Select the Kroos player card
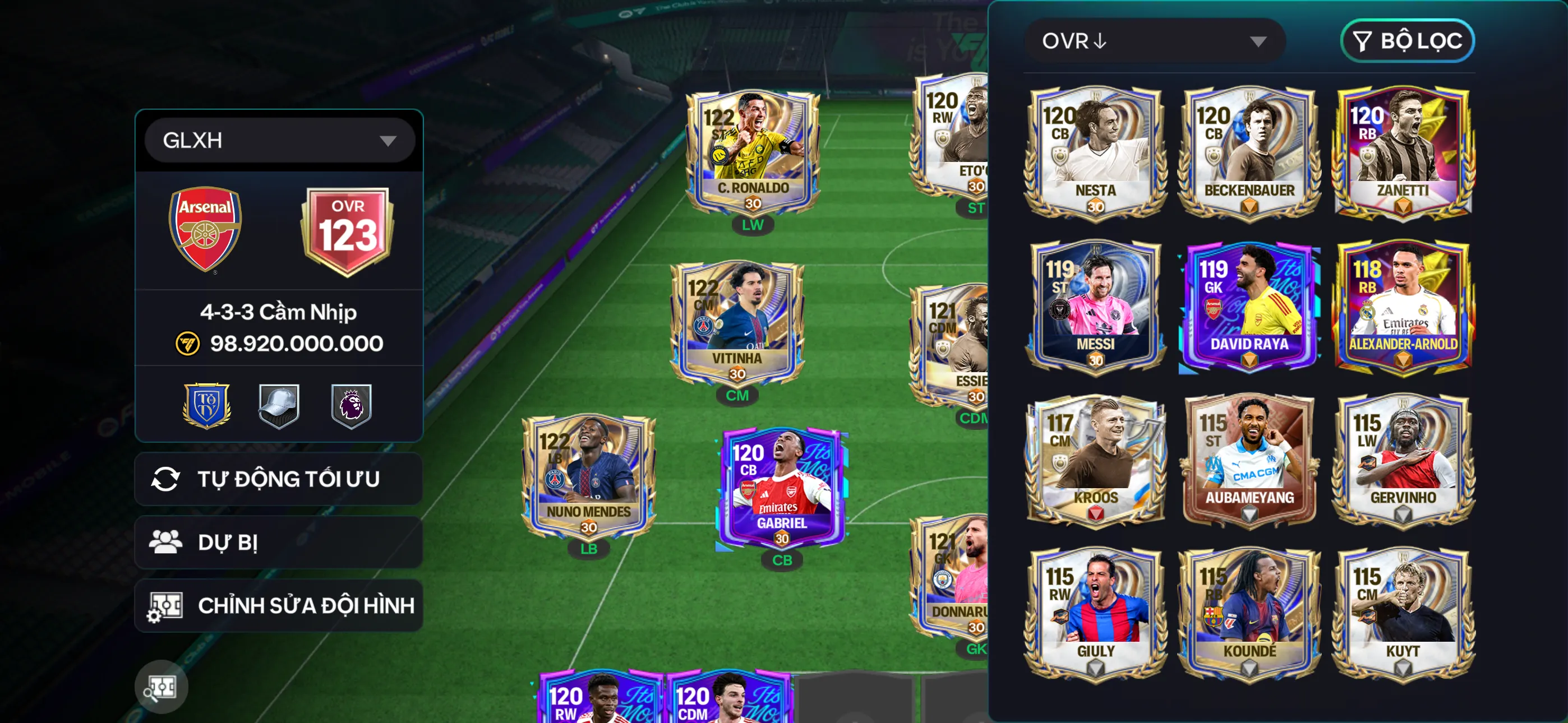 (x=1095, y=460)
